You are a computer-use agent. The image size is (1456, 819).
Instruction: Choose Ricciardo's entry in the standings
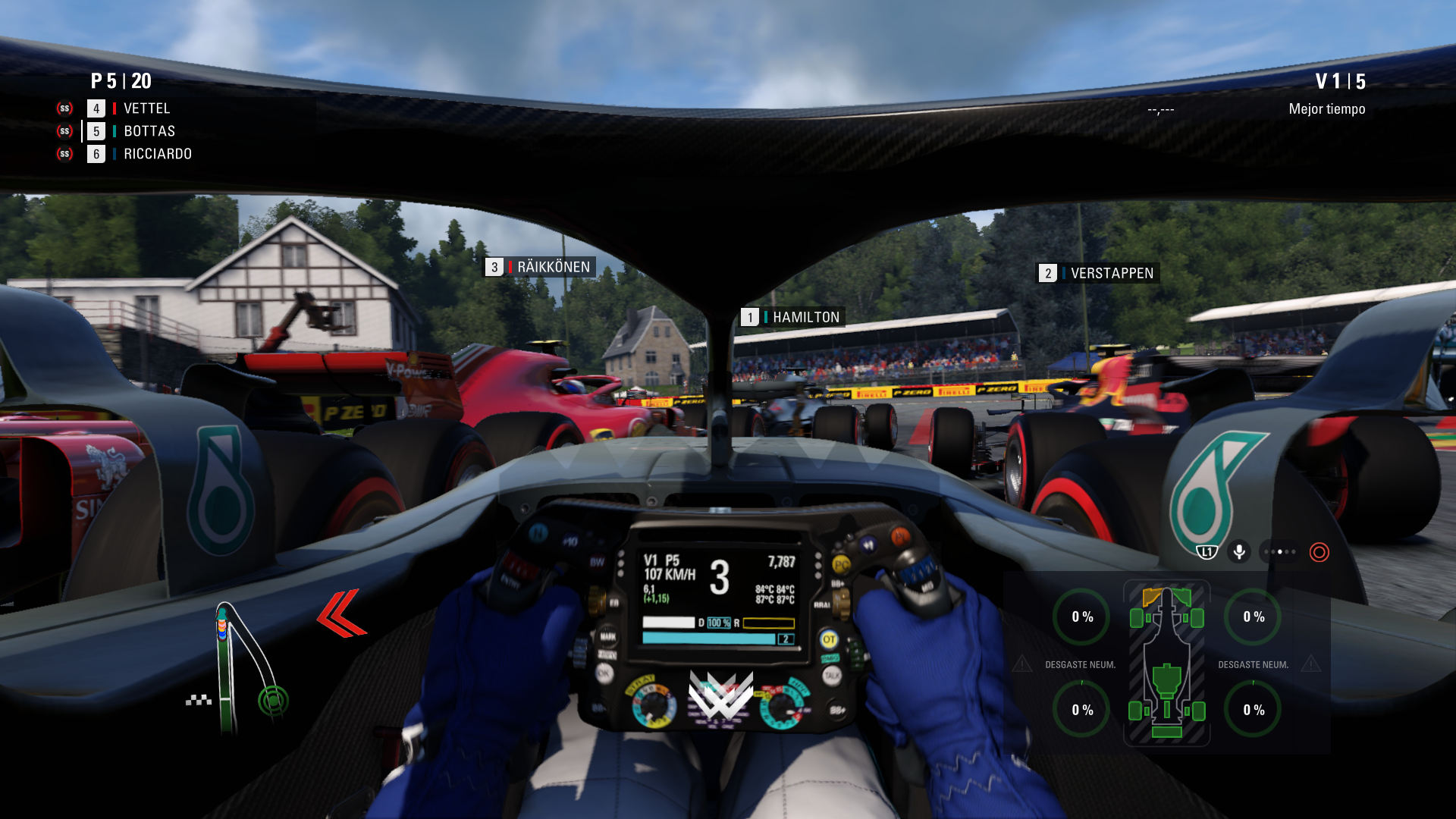point(157,154)
